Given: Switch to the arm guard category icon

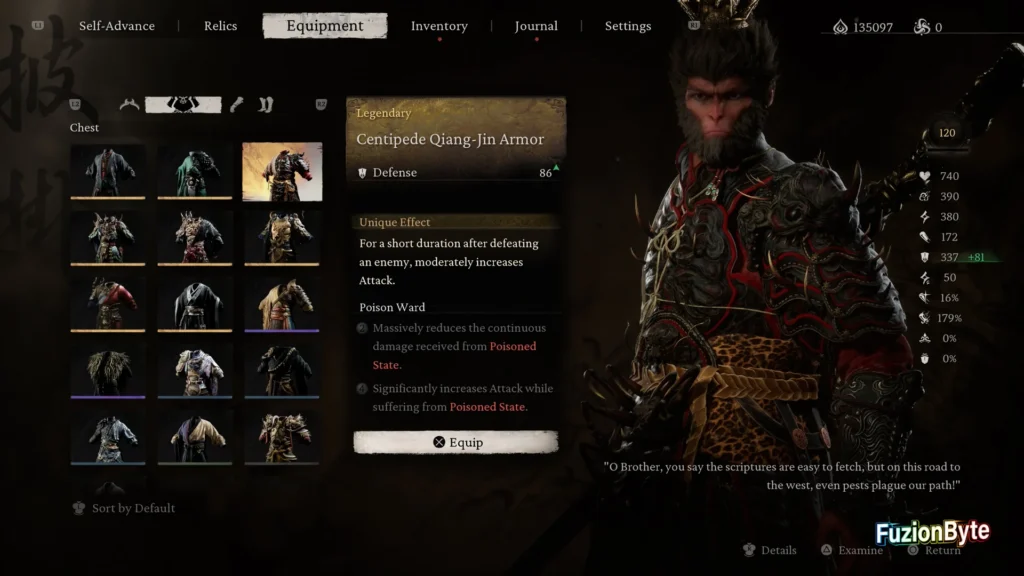Looking at the screenshot, I should (x=237, y=104).
